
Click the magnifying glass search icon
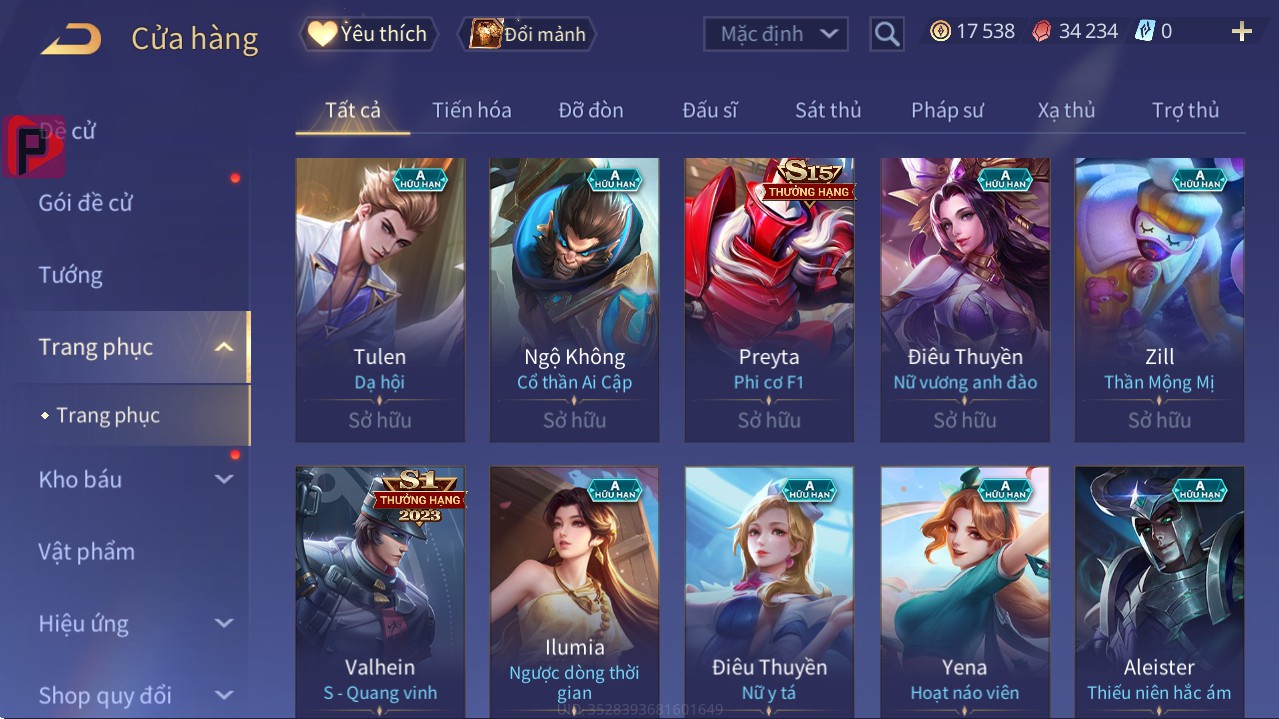[x=886, y=34]
